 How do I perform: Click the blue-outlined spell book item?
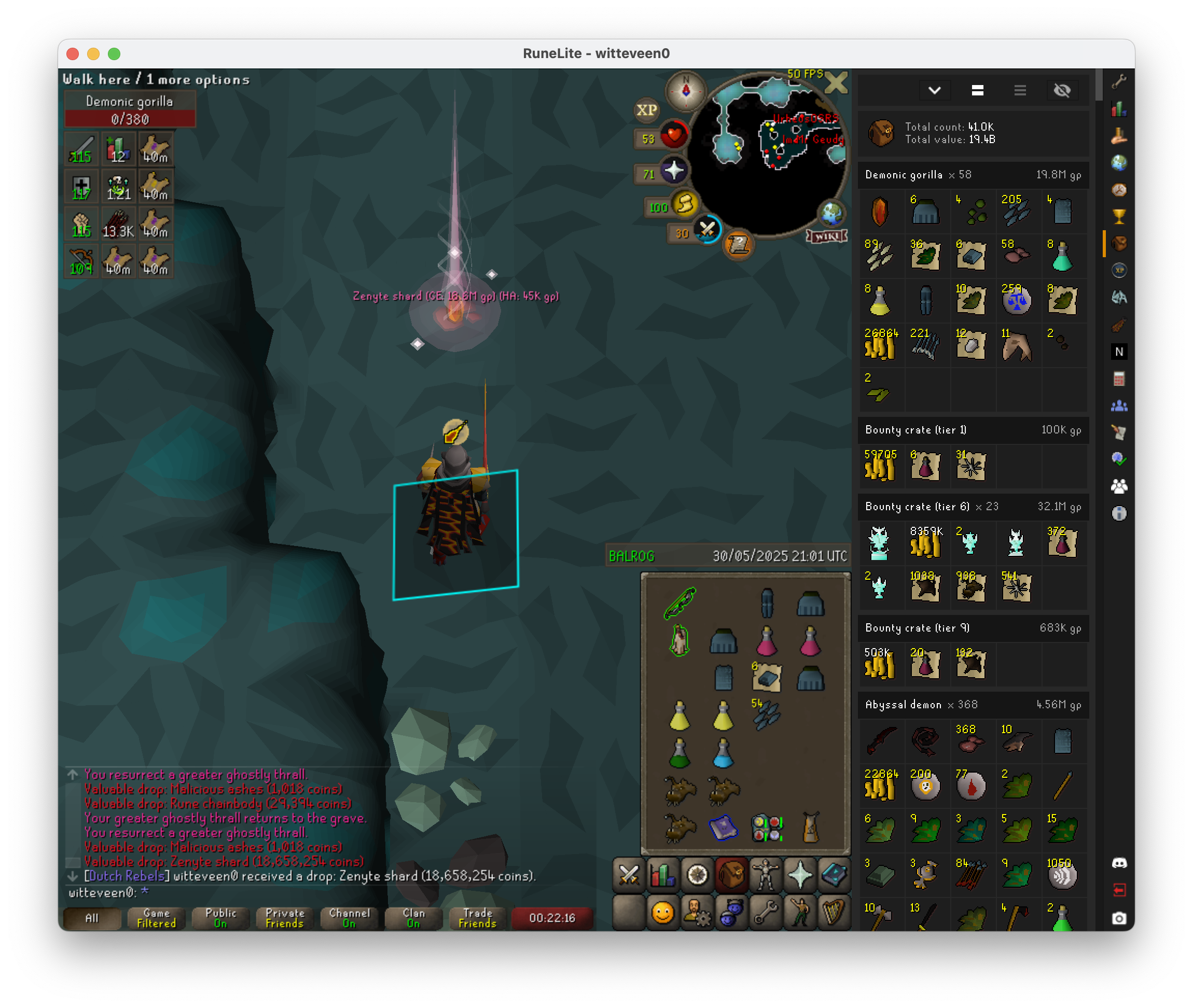(x=723, y=828)
